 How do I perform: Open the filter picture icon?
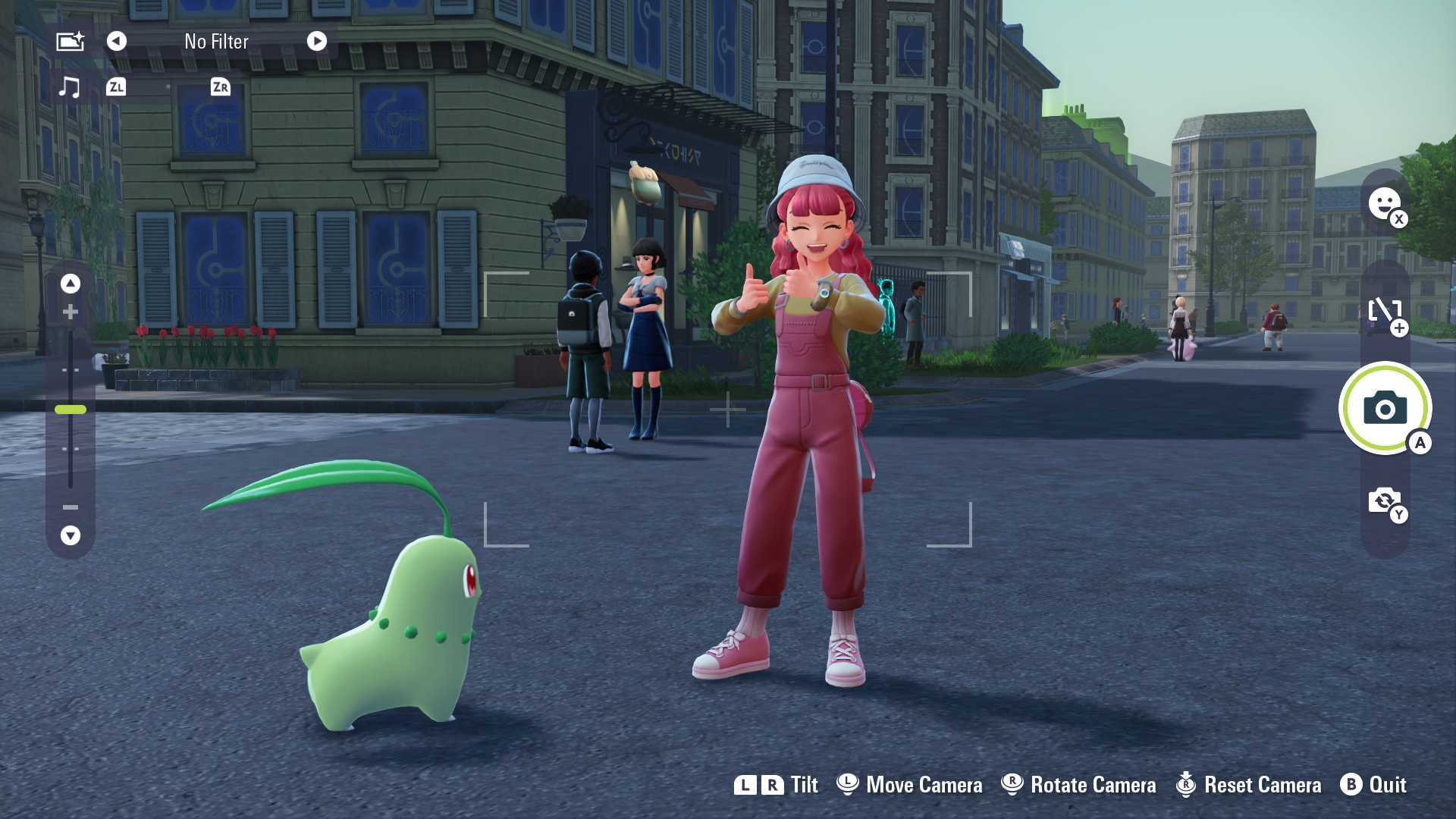coord(70,41)
